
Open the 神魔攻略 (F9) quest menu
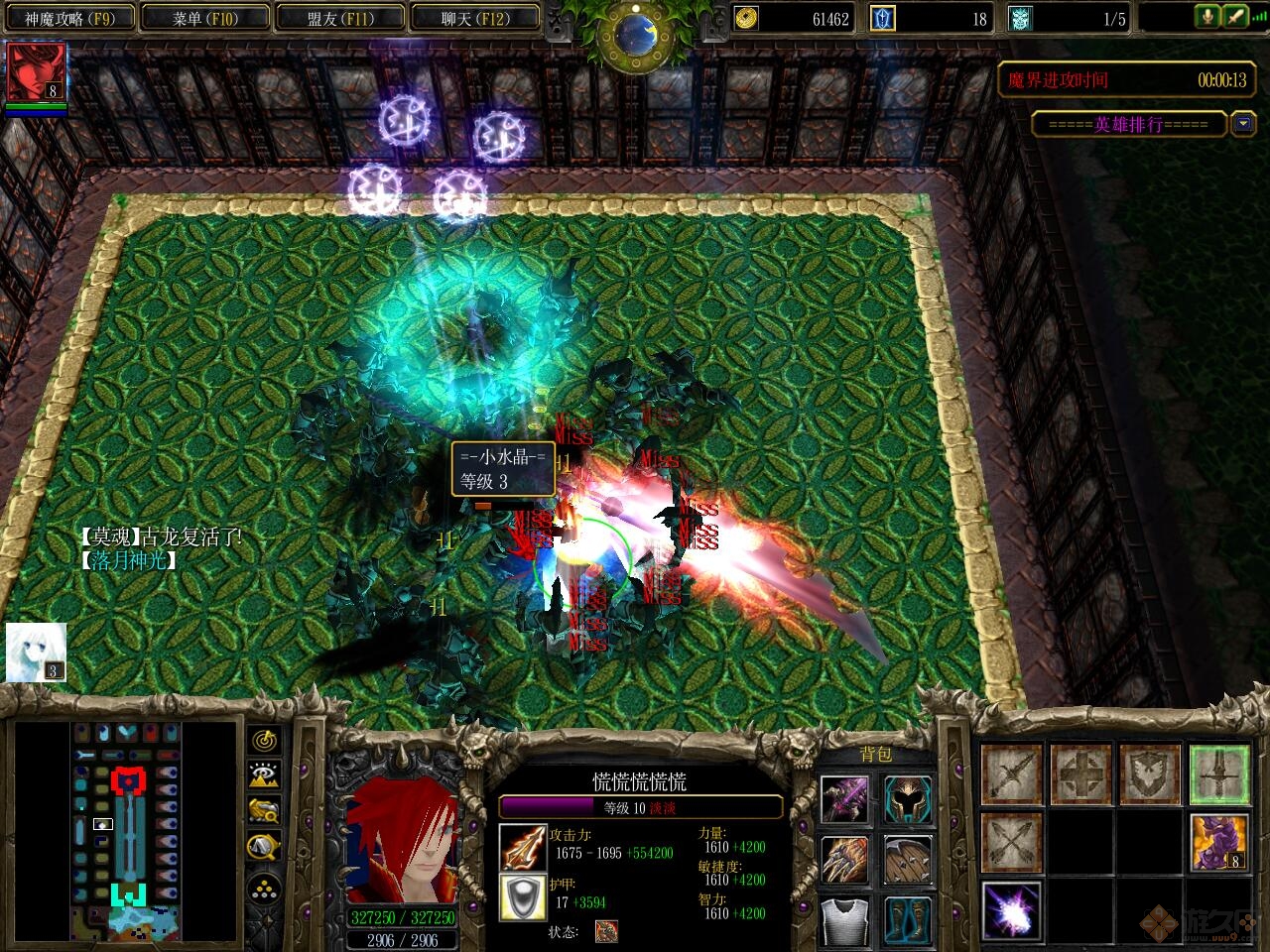point(69,18)
